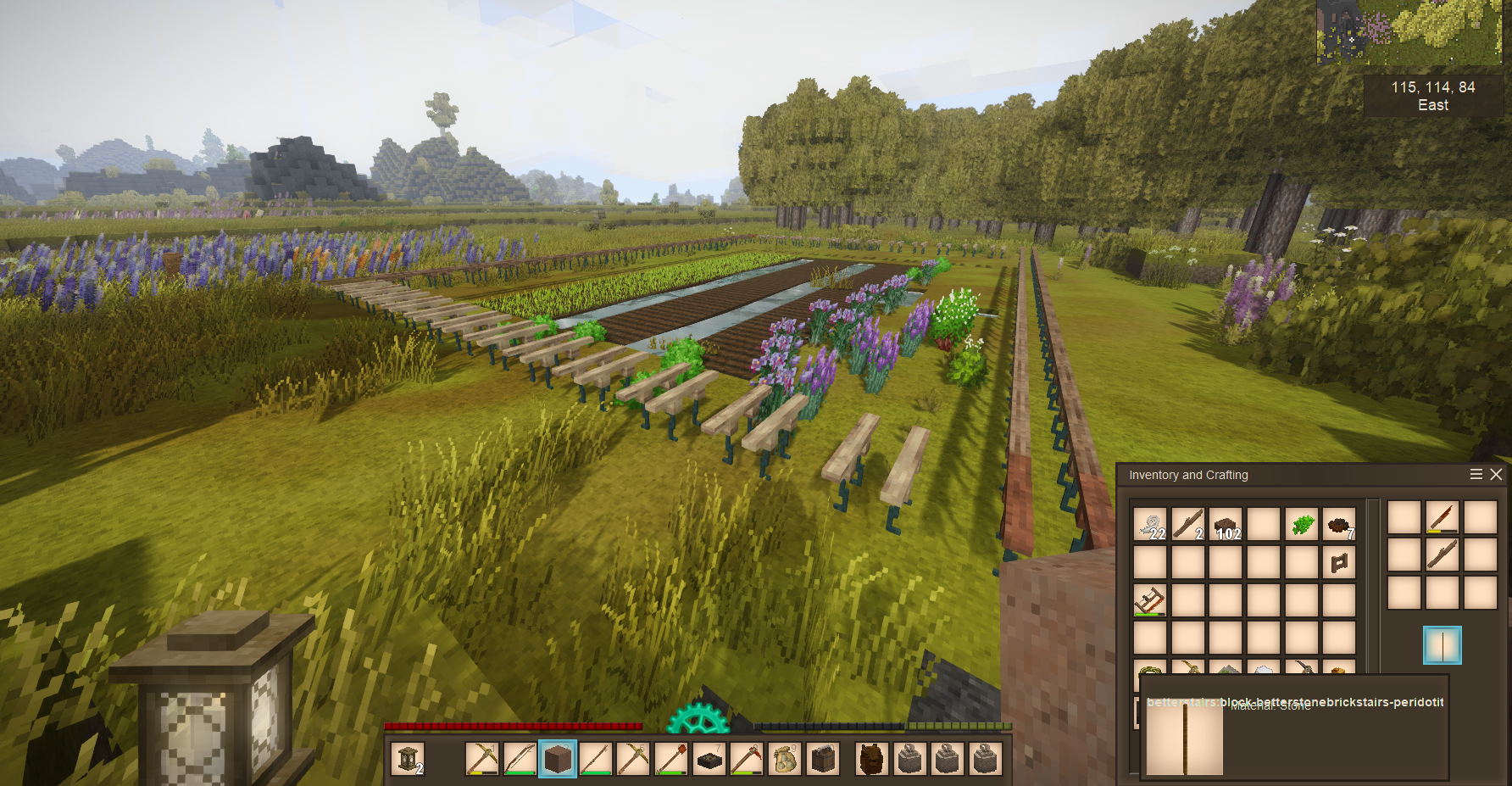Click the brown leather backpack slot
This screenshot has height=786, width=1512.
pyautogui.click(x=871, y=759)
